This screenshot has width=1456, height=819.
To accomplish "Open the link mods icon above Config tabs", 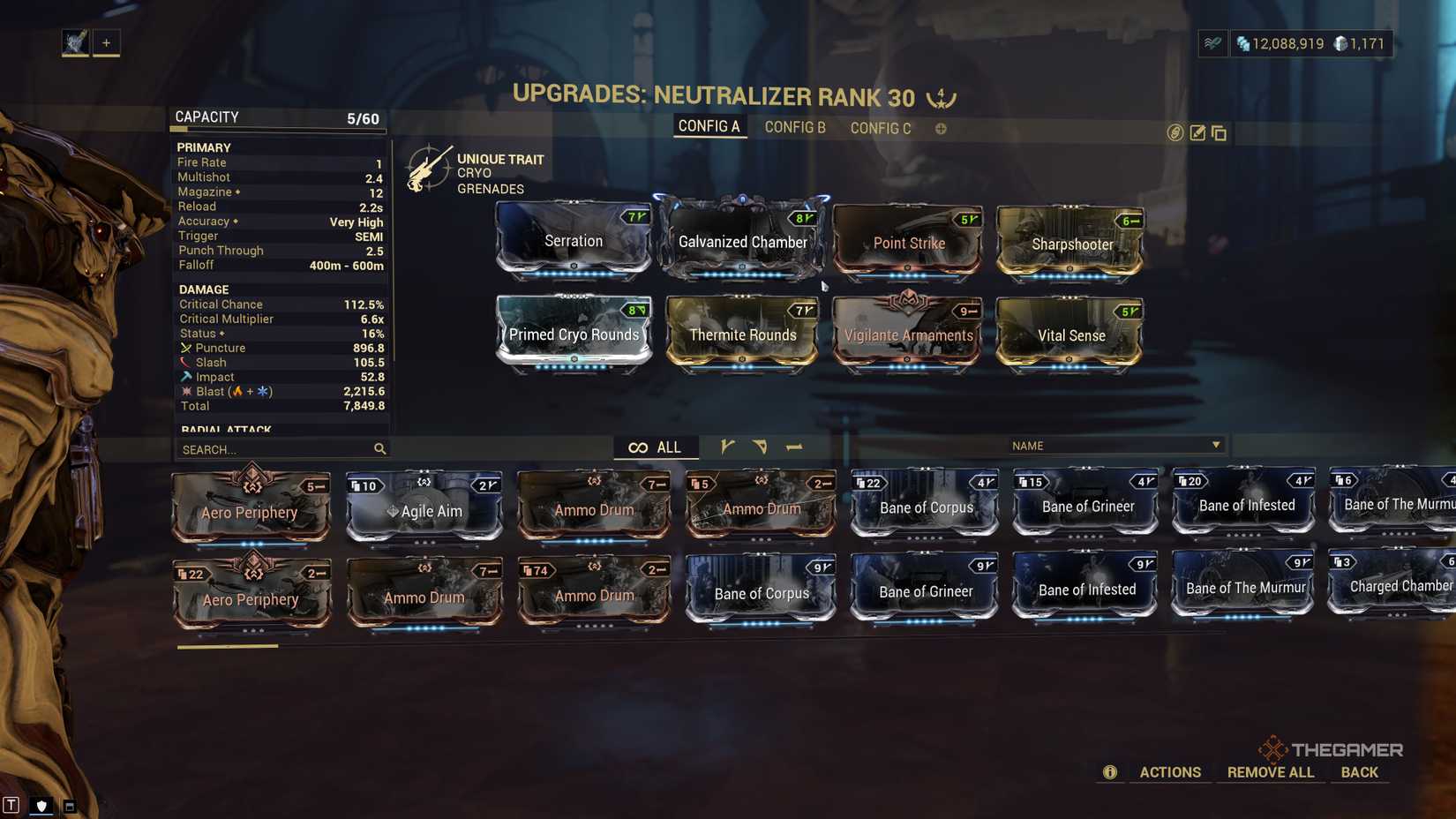I will click(1174, 133).
